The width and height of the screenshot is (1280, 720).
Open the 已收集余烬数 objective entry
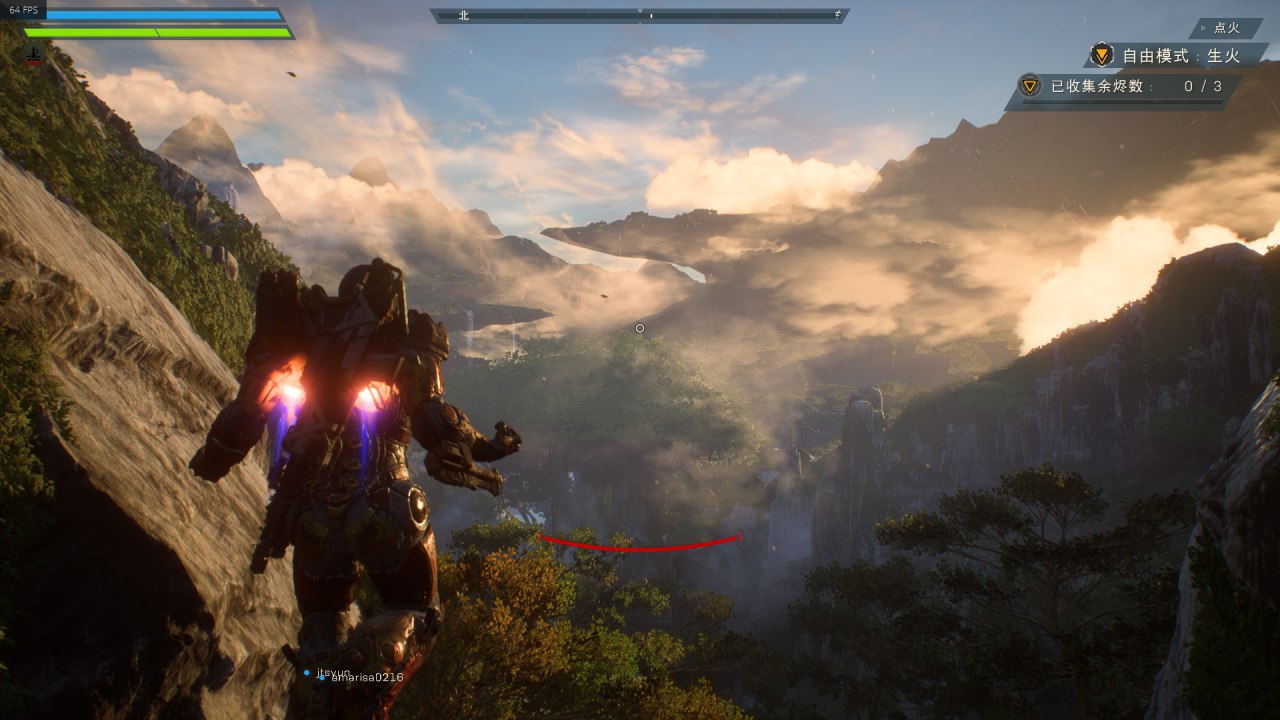point(1125,87)
